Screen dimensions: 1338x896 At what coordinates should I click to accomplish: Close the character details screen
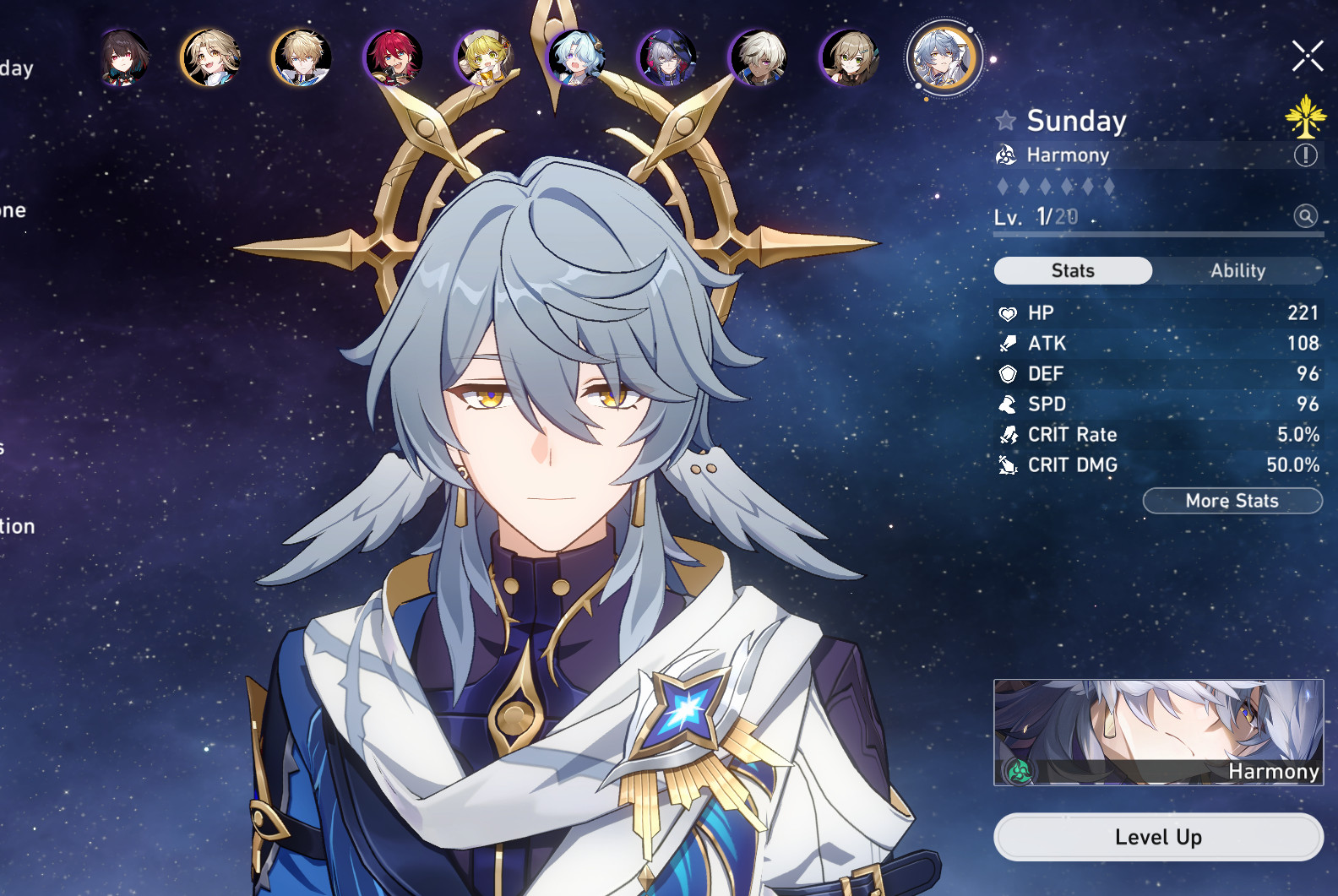pyautogui.click(x=1307, y=57)
